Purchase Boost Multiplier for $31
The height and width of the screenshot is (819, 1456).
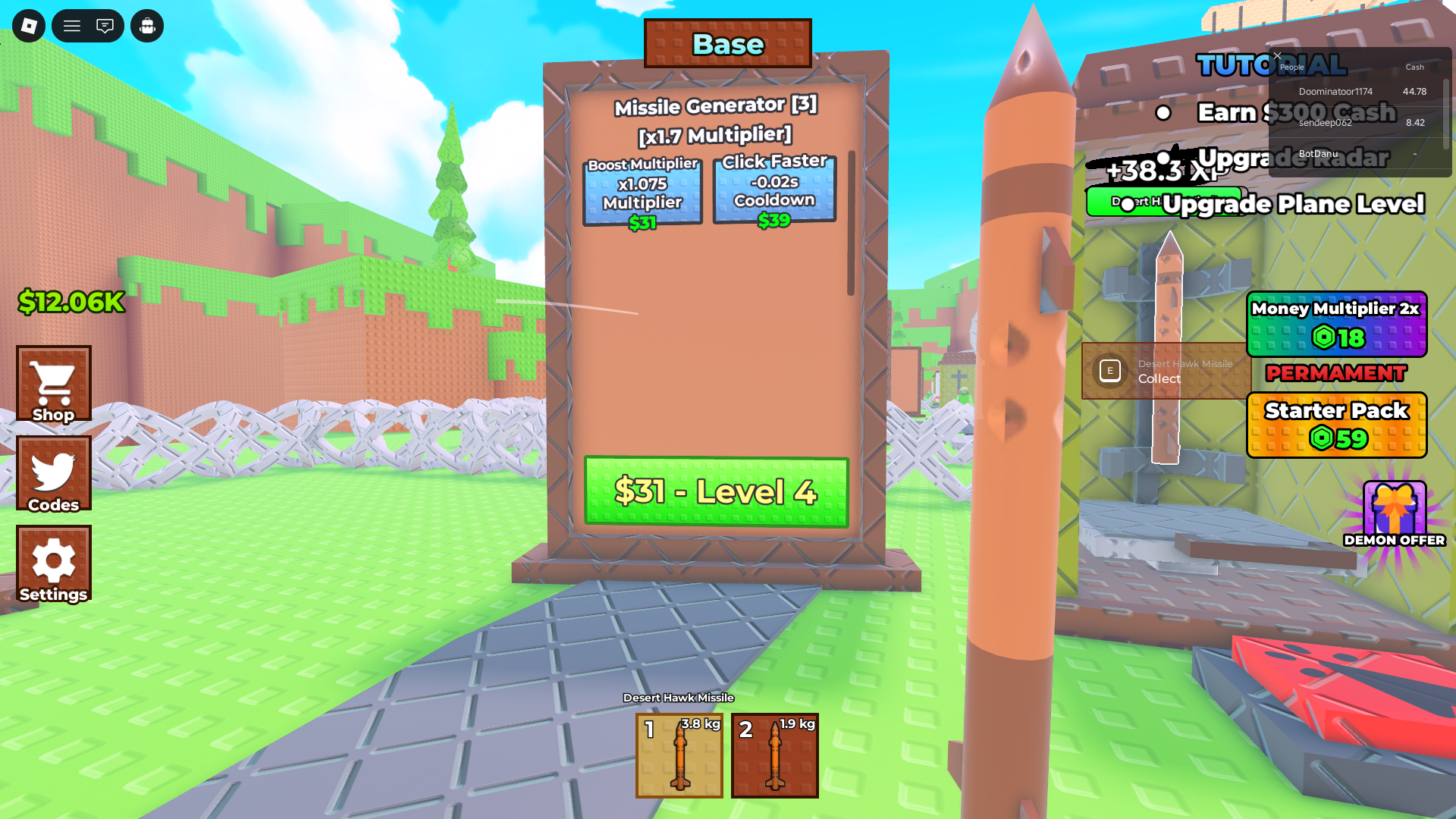point(642,190)
